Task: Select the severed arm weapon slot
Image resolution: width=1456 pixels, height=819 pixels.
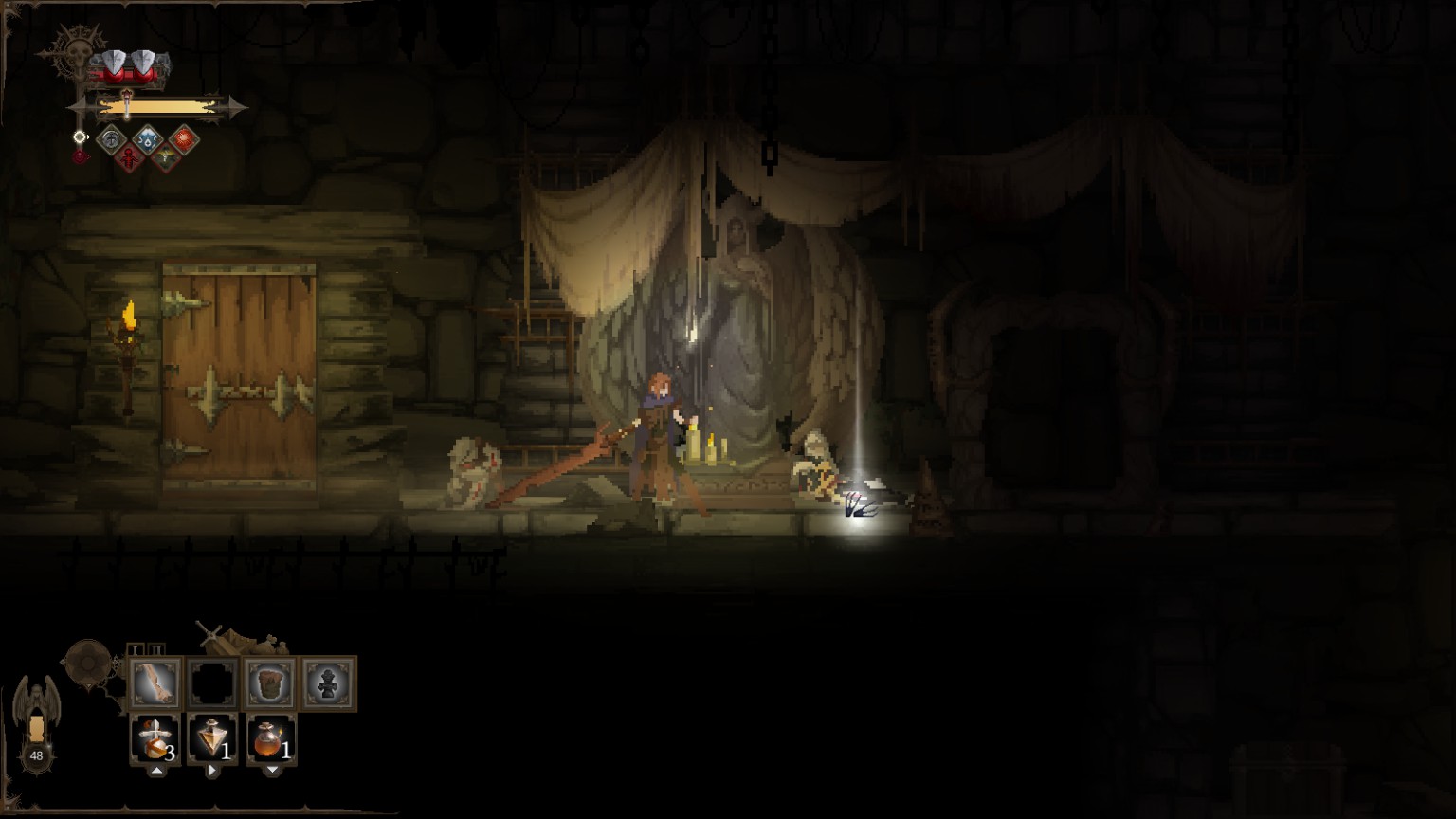Action: pos(156,682)
